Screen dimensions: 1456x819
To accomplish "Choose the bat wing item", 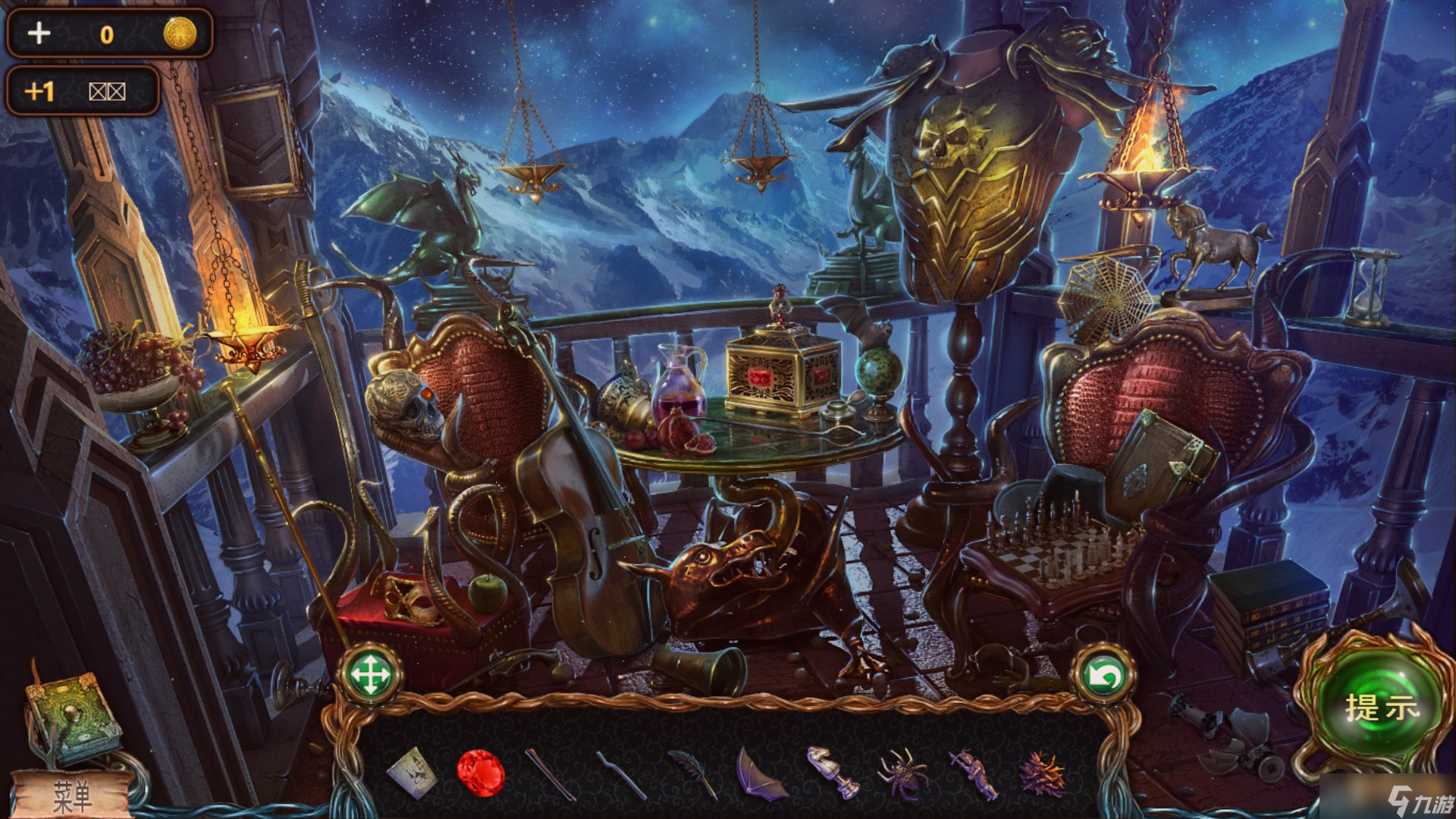I will [x=760, y=774].
